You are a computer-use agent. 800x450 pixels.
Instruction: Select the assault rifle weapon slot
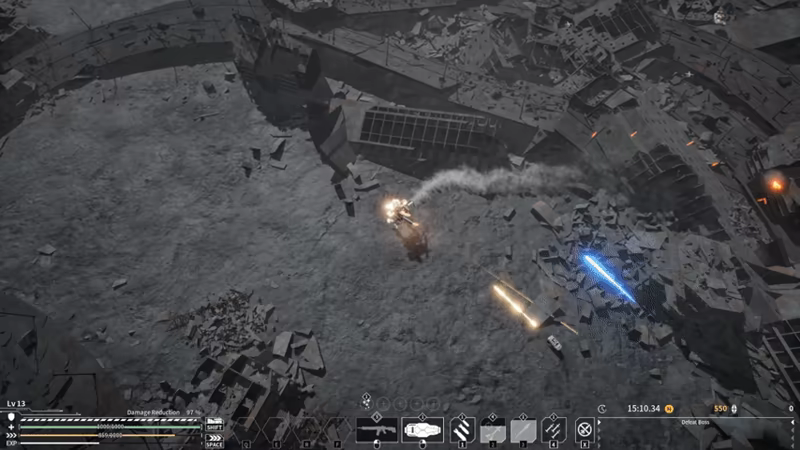[377, 430]
